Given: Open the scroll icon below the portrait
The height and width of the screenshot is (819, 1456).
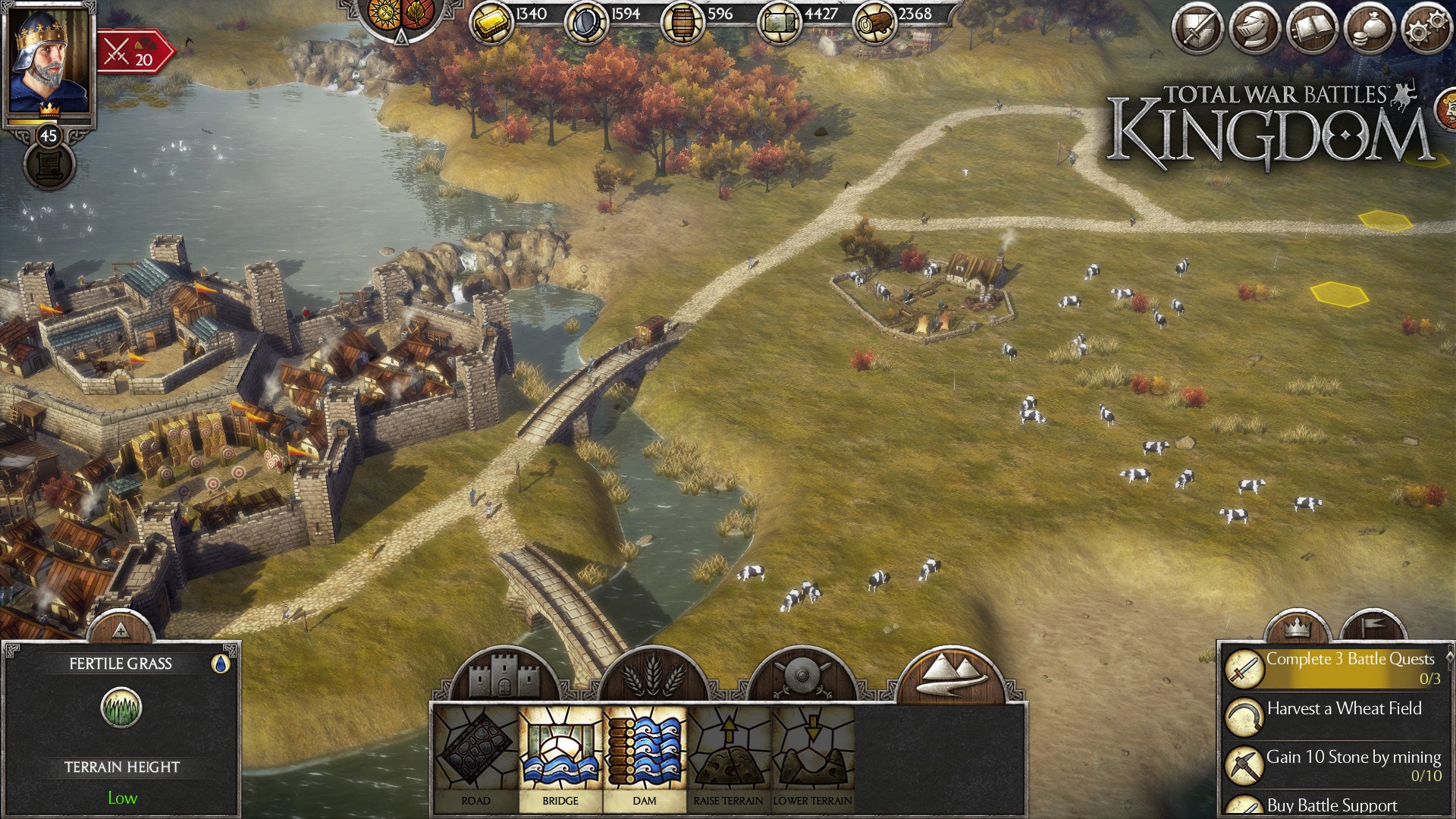Looking at the screenshot, I should tap(49, 165).
